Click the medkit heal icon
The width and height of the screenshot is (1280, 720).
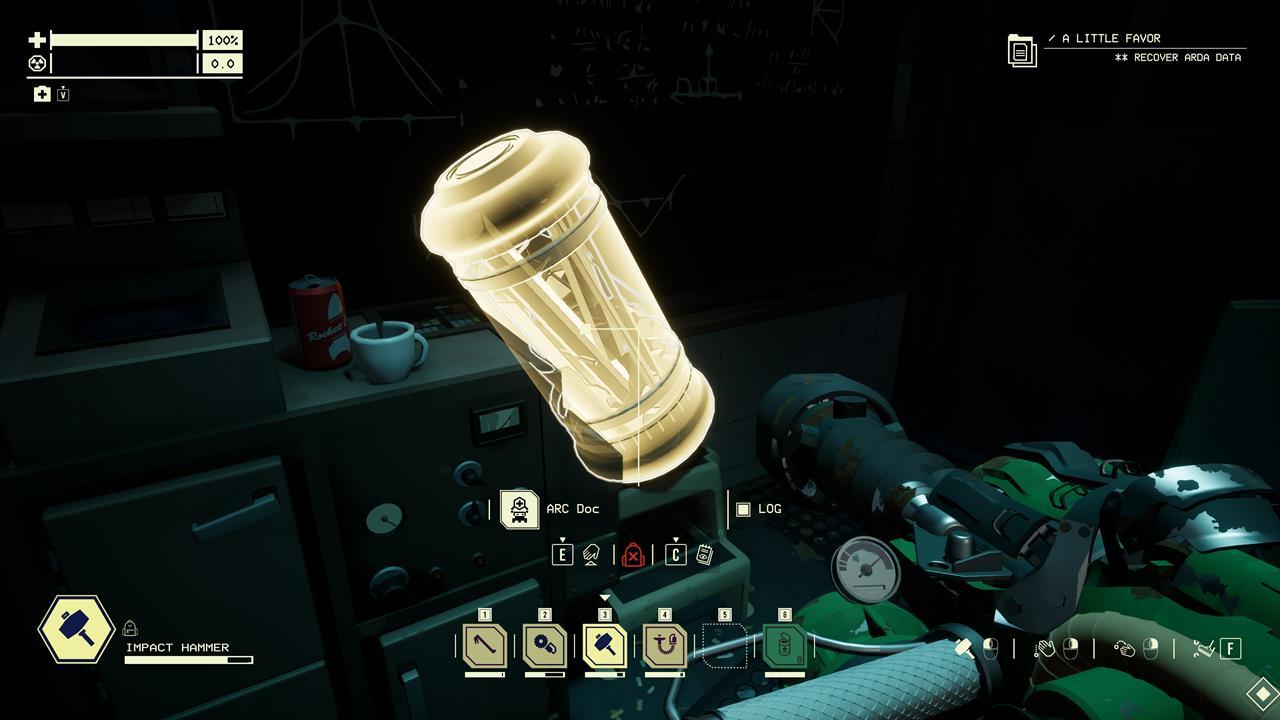(42, 94)
